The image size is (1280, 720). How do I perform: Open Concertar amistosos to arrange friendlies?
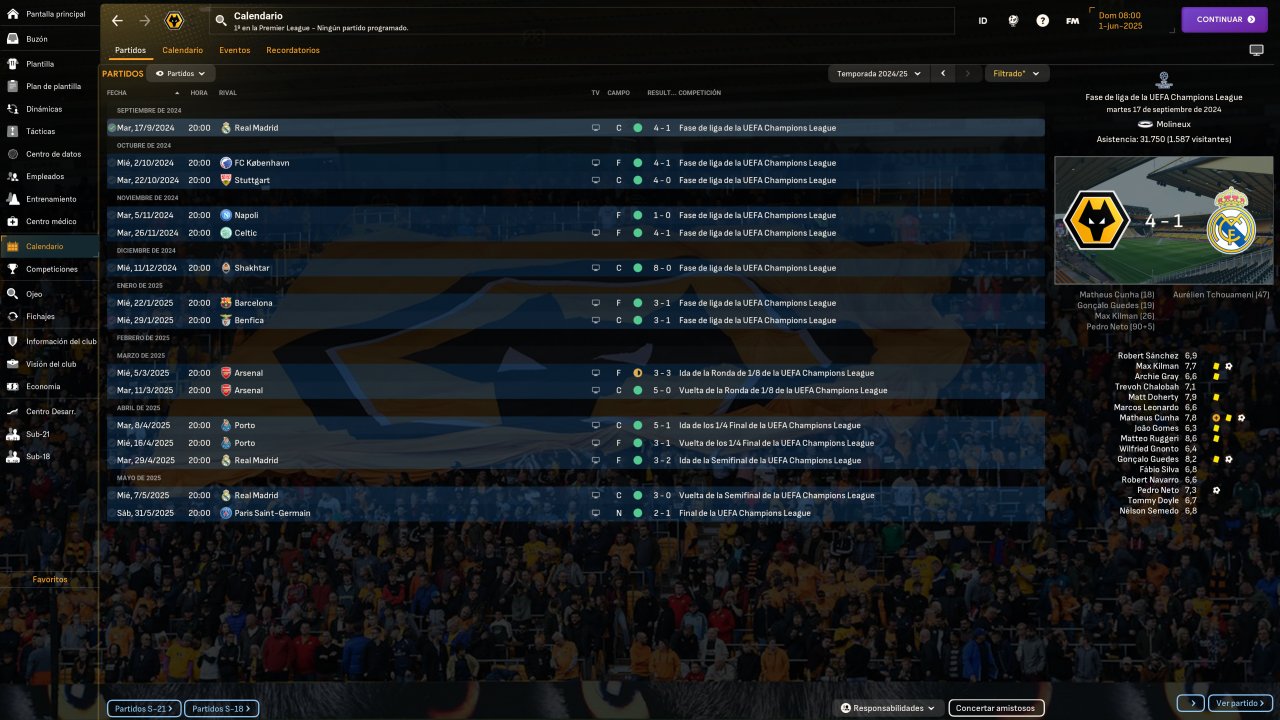point(996,708)
